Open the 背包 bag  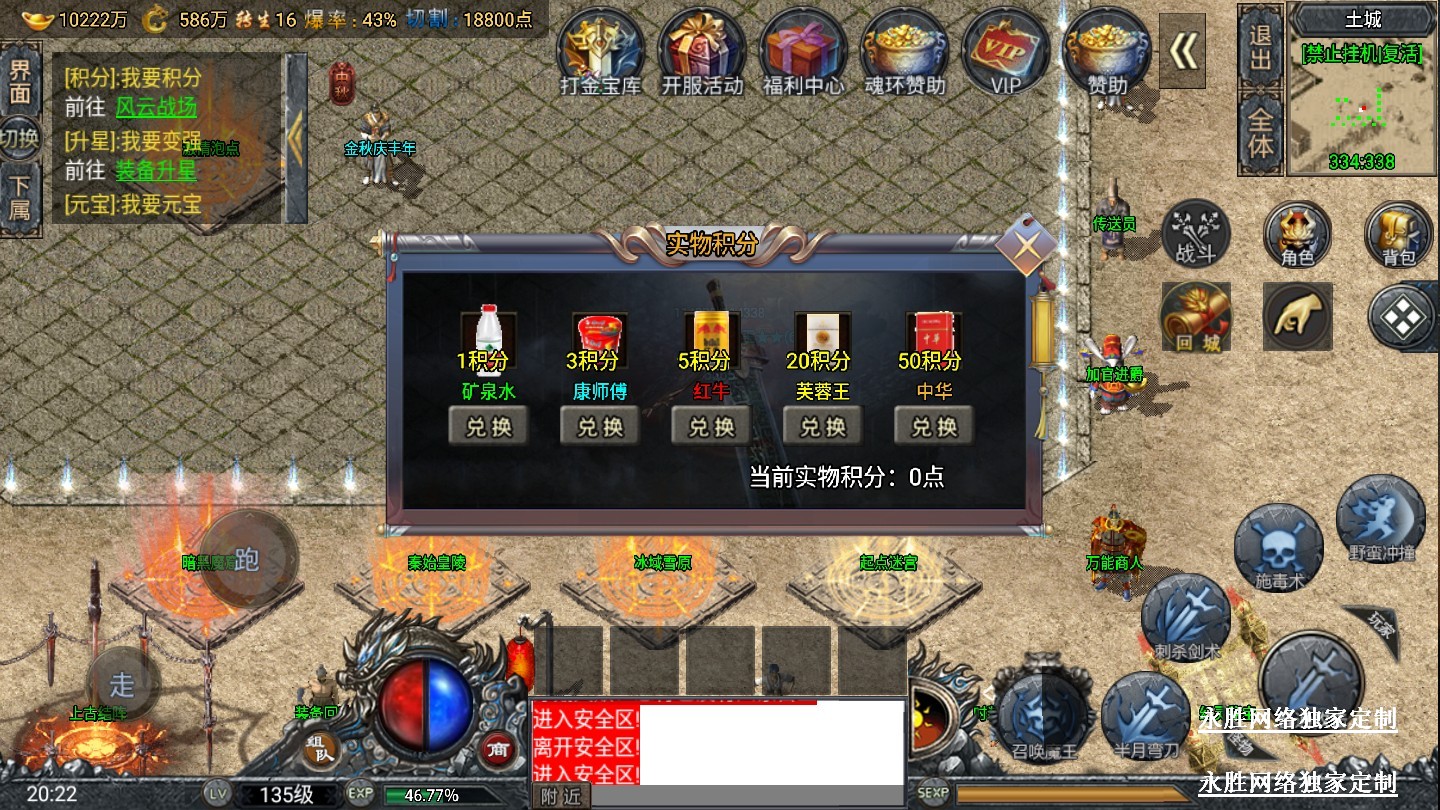click(x=1399, y=236)
